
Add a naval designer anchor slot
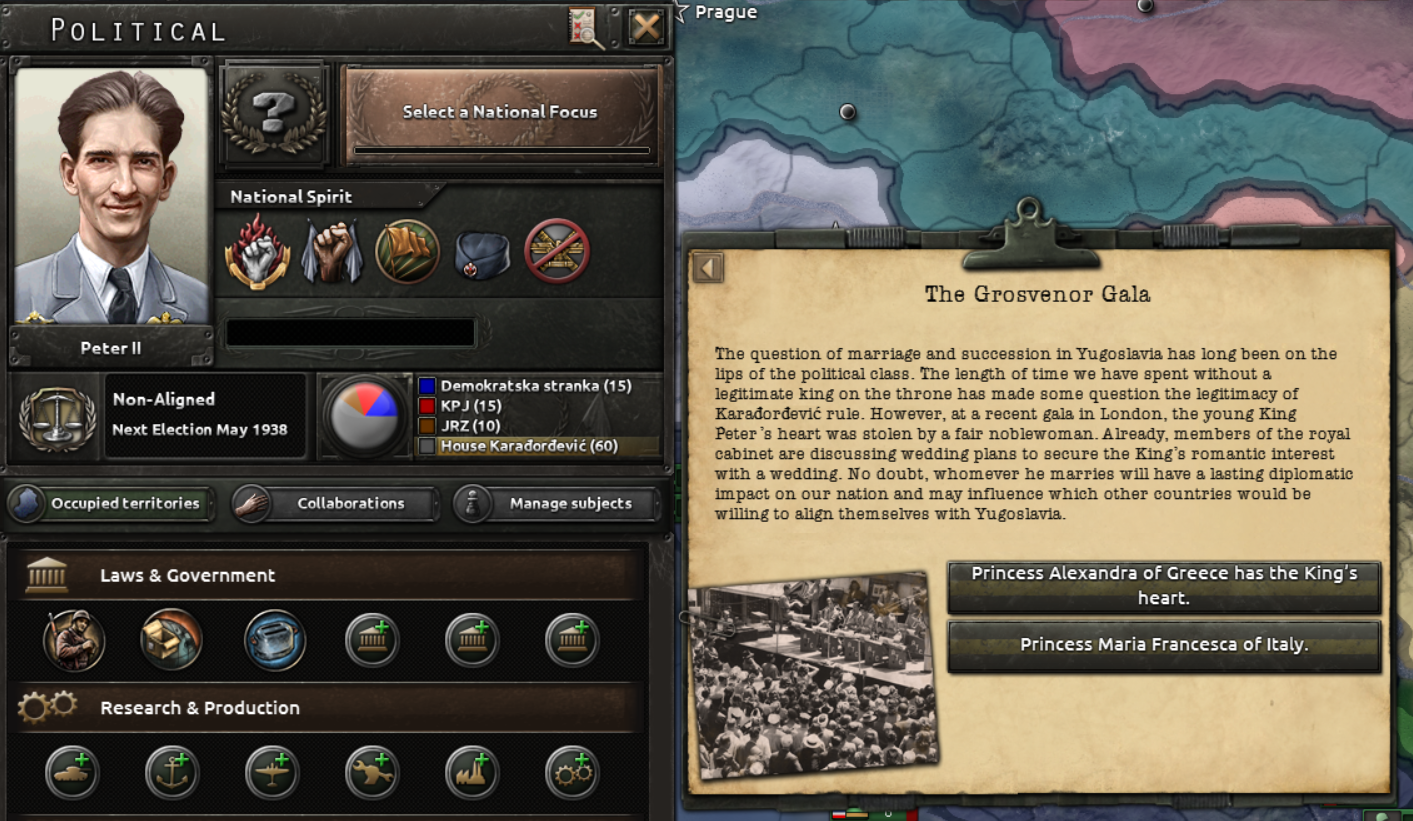(172, 772)
